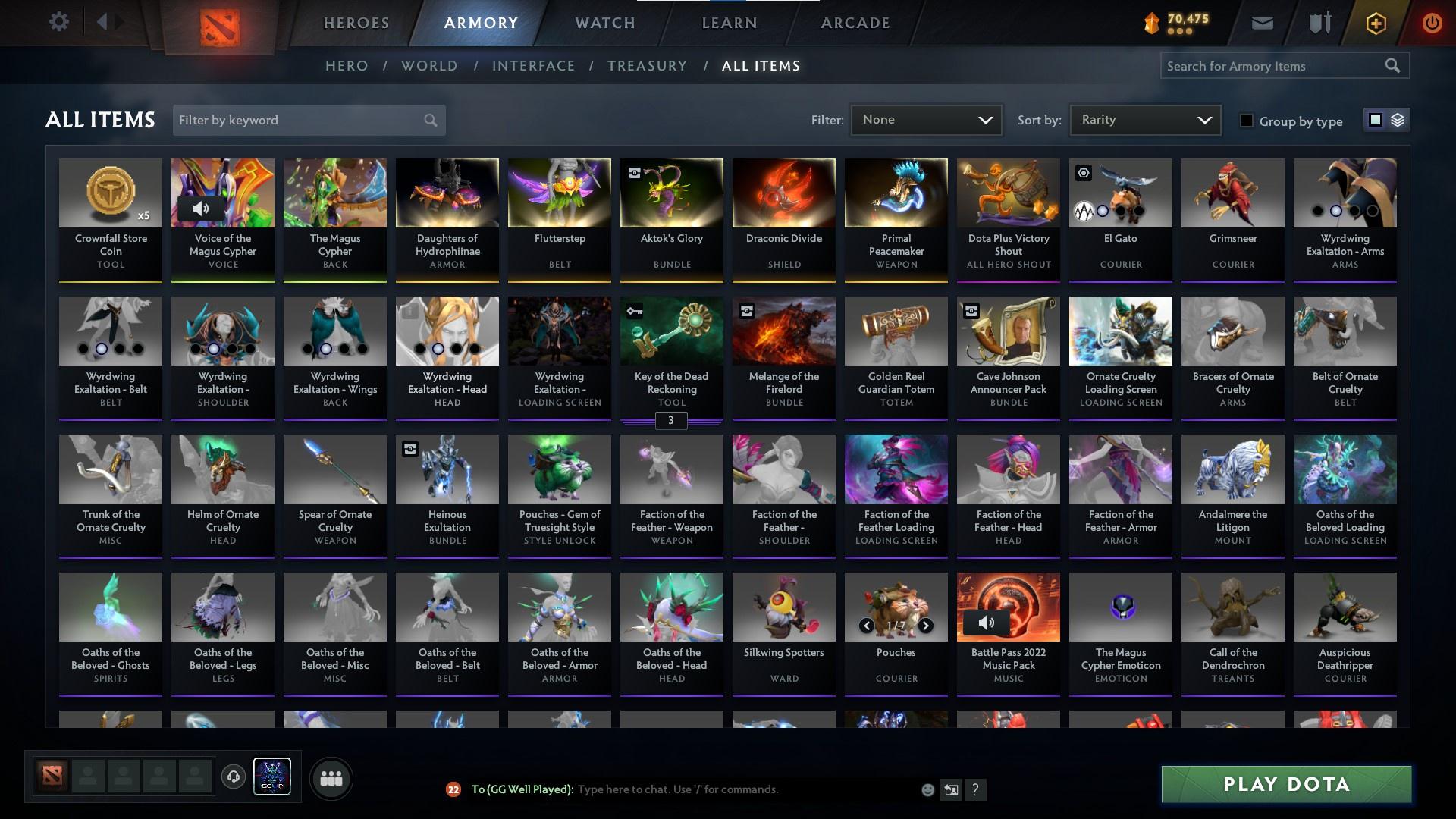Viewport: 1456px width, 819px height.
Task: Enable the Group by type checkbox
Action: tap(1247, 121)
